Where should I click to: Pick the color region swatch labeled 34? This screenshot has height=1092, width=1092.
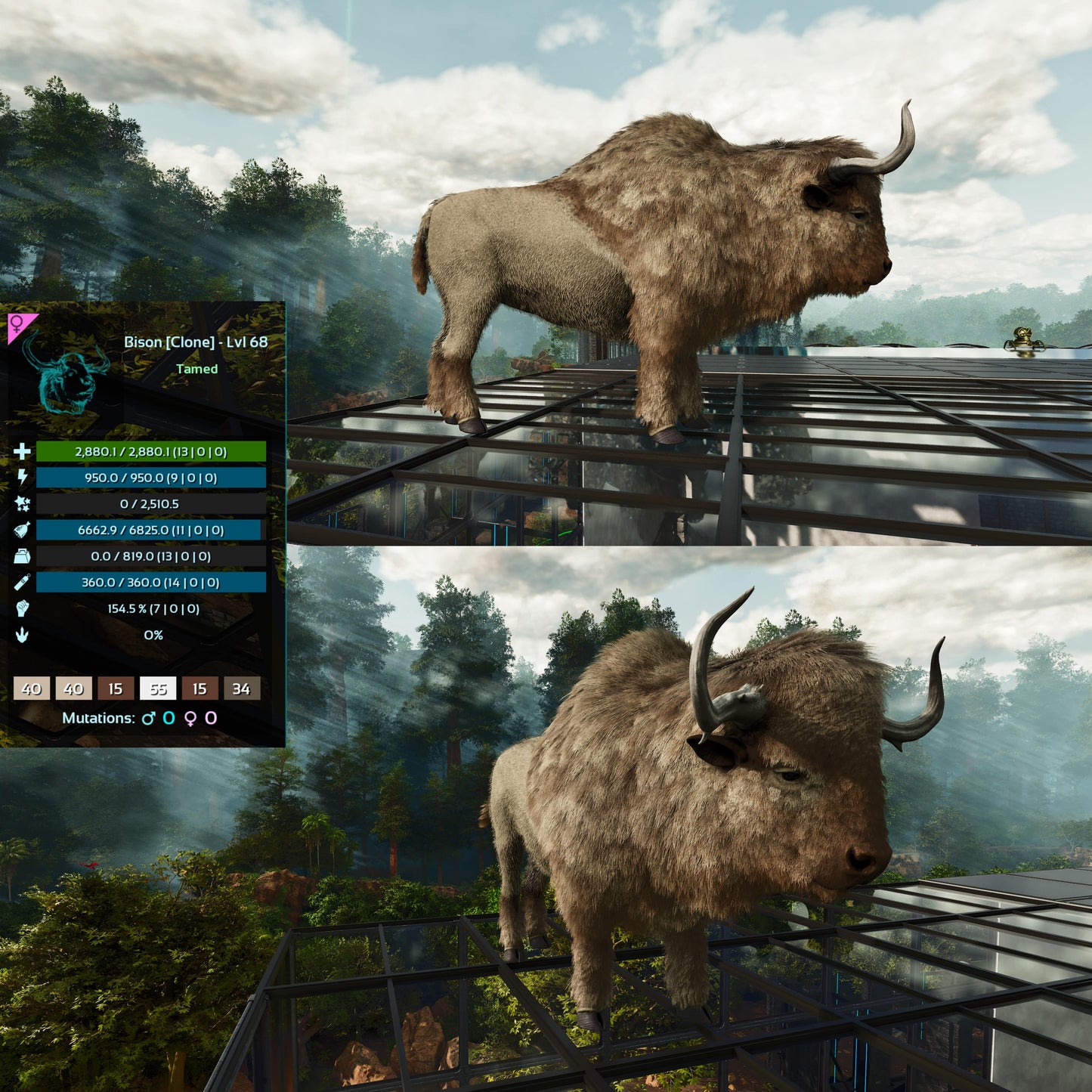click(241, 688)
